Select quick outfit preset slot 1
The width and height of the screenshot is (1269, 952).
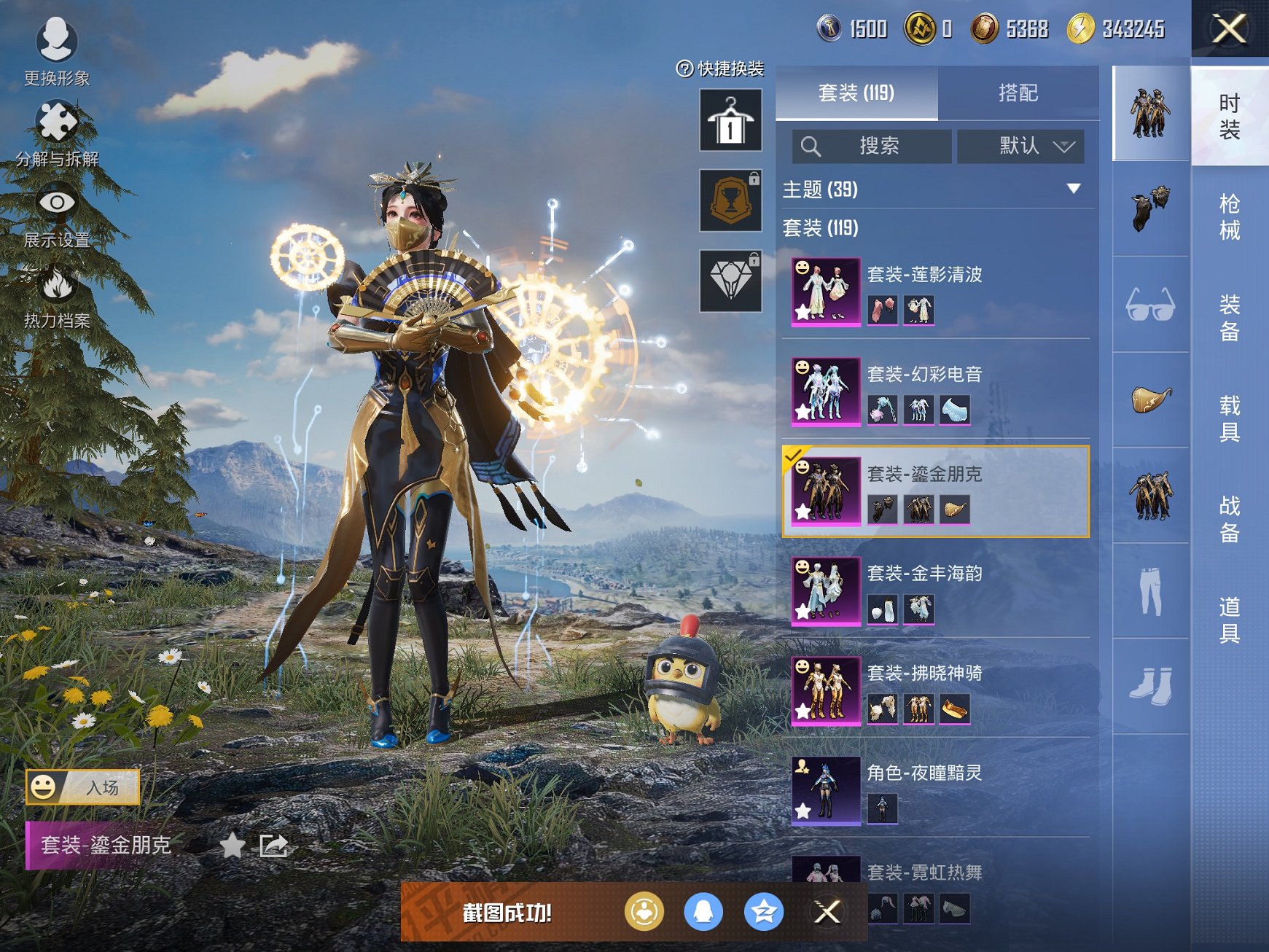pyautogui.click(x=730, y=120)
